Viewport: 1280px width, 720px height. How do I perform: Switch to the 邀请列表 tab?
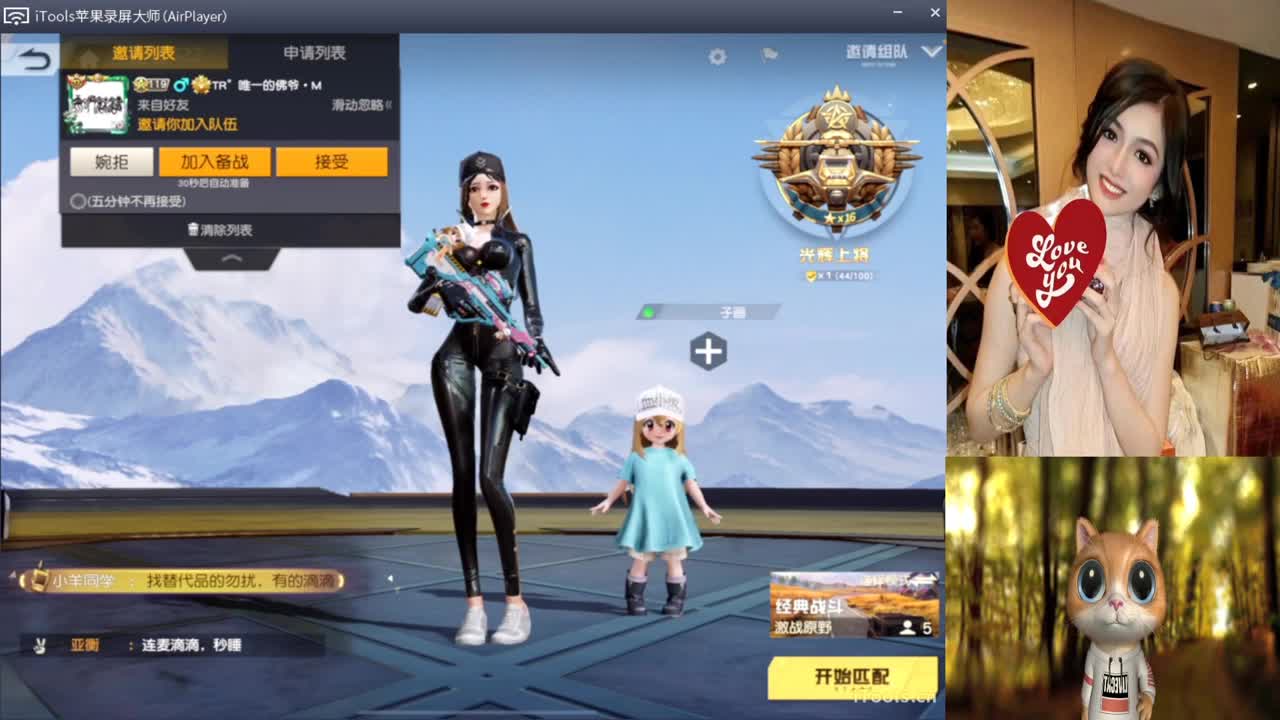(x=144, y=50)
